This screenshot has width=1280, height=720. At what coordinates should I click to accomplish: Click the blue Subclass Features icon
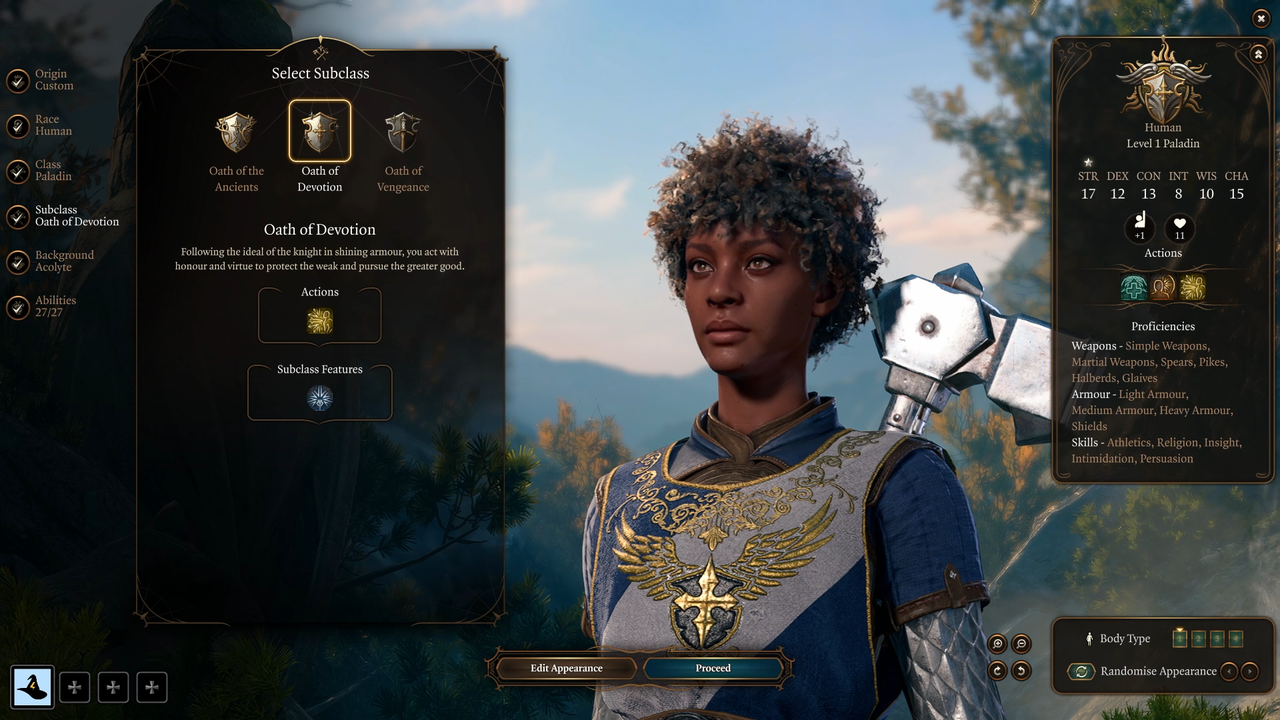point(319,396)
